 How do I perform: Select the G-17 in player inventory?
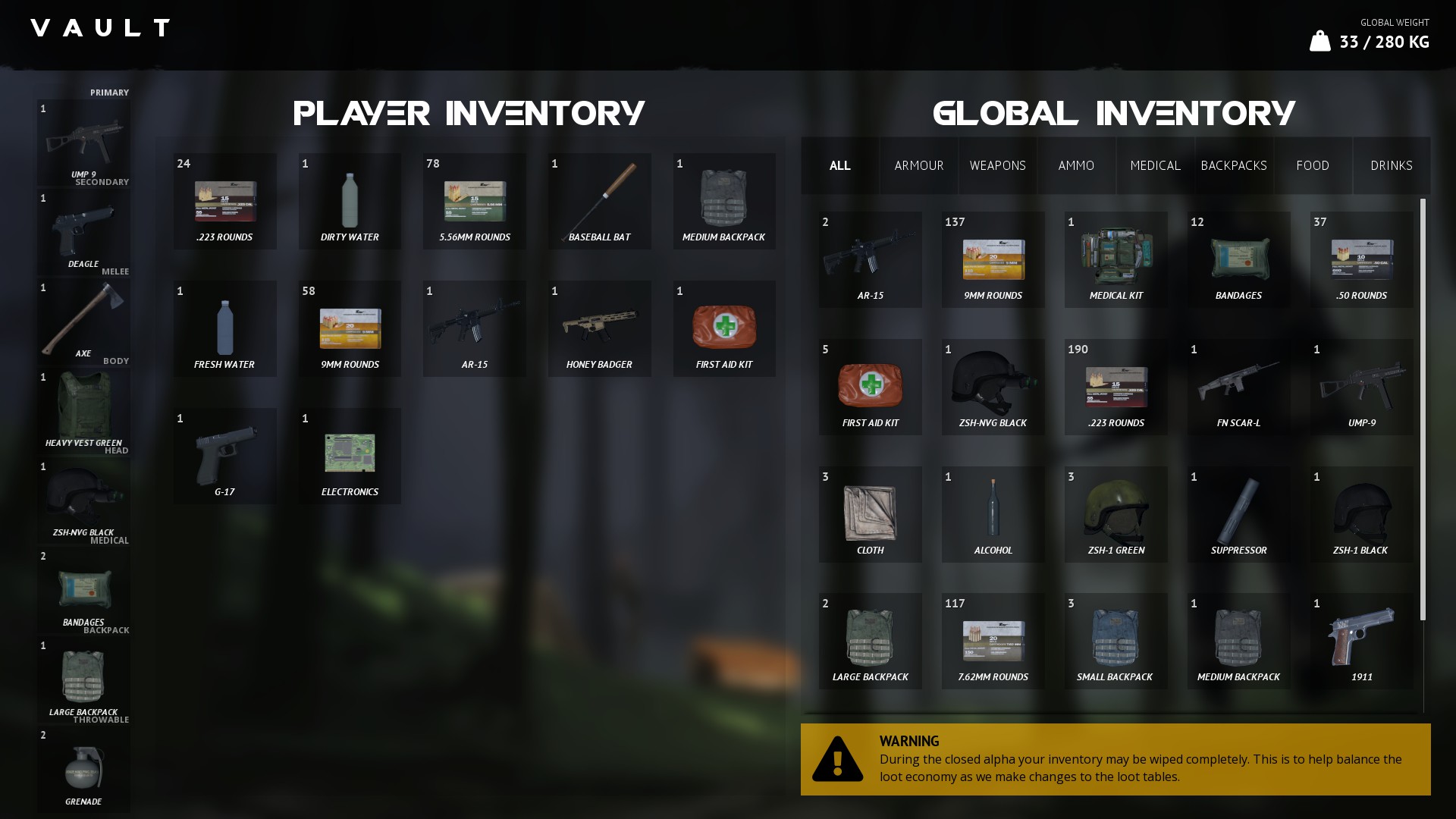224,455
